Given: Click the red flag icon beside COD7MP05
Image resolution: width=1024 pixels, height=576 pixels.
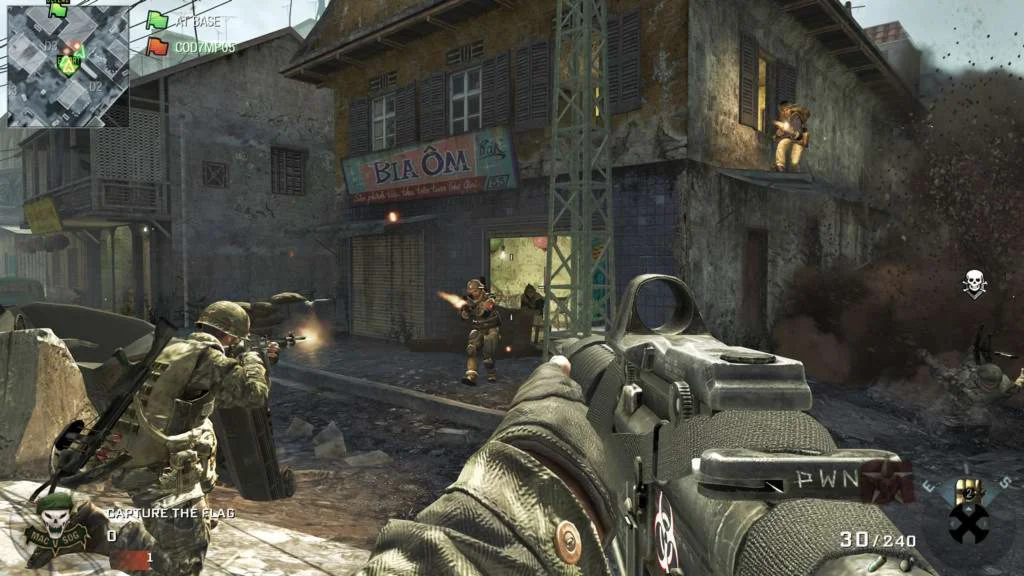Looking at the screenshot, I should (x=157, y=46).
